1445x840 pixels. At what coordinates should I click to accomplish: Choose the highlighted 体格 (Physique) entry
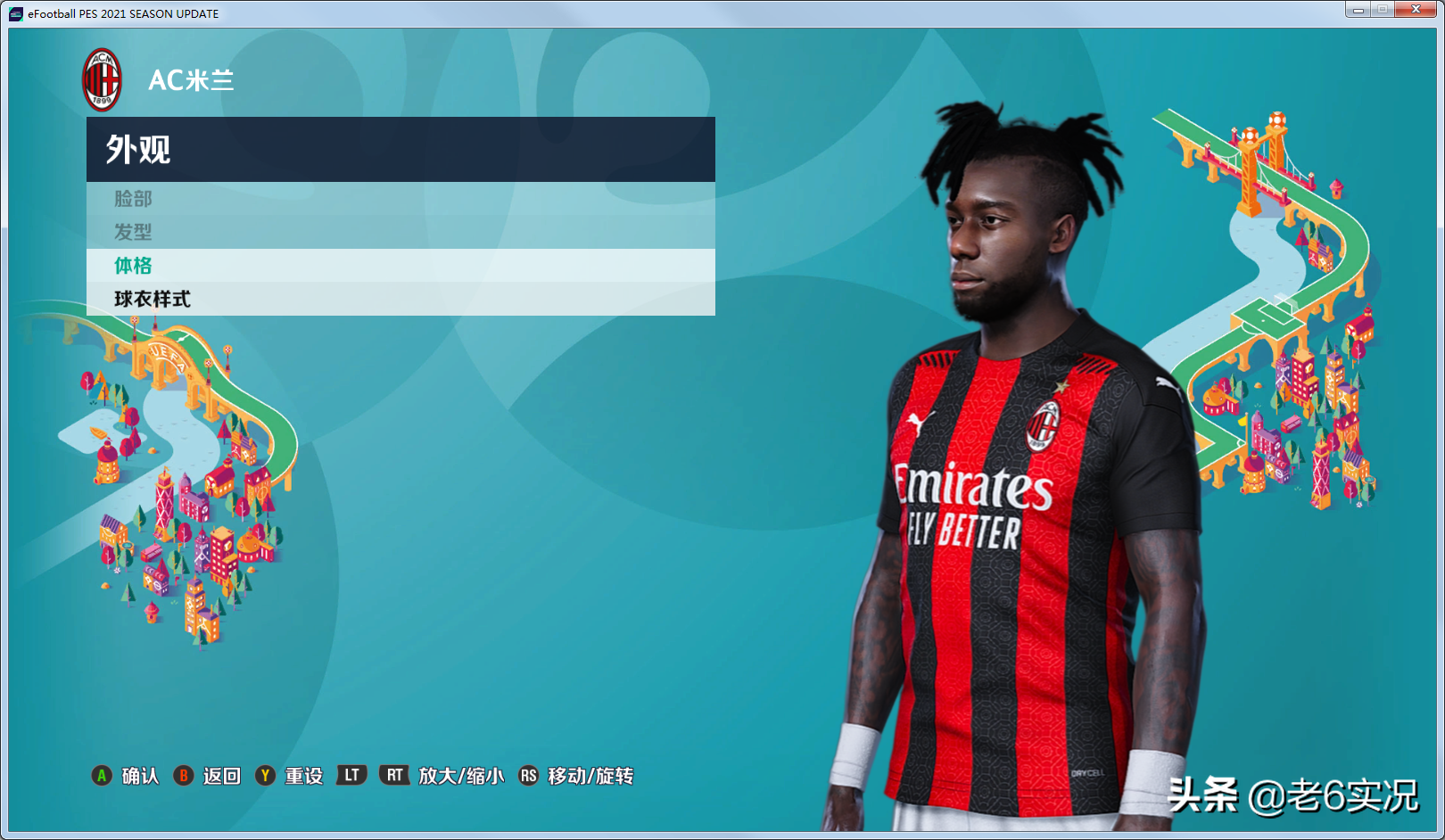pyautogui.click(x=134, y=266)
